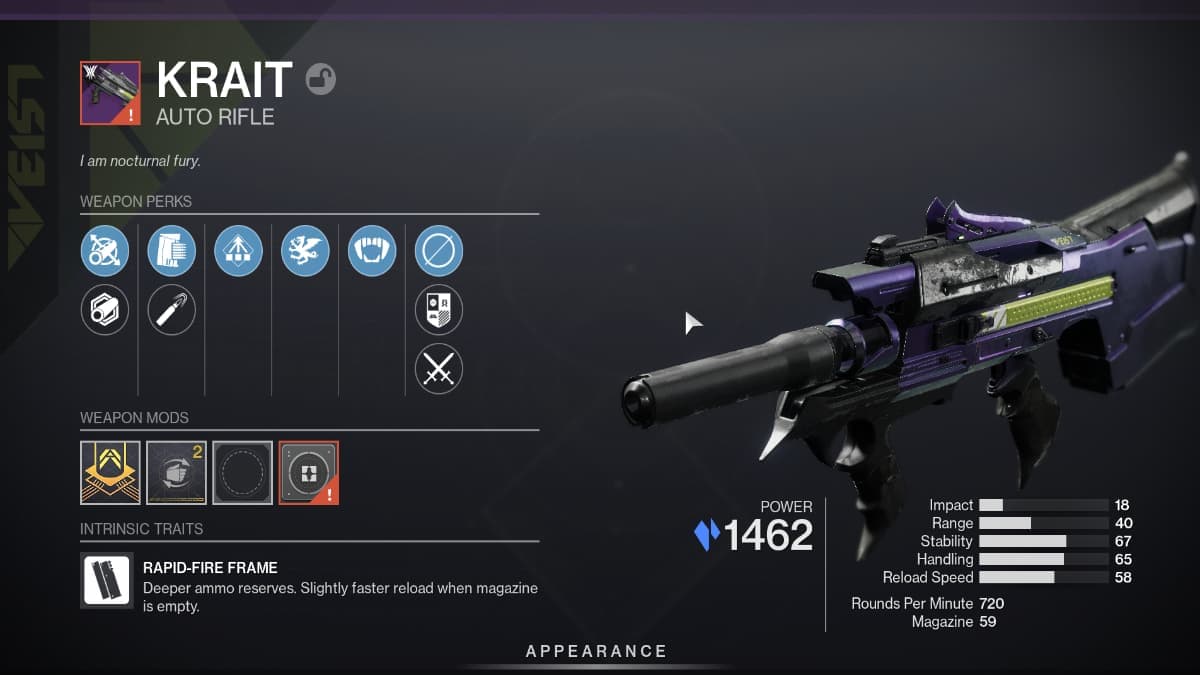Select the crossed-arrows barrel perk
The width and height of the screenshot is (1200, 675).
point(105,251)
